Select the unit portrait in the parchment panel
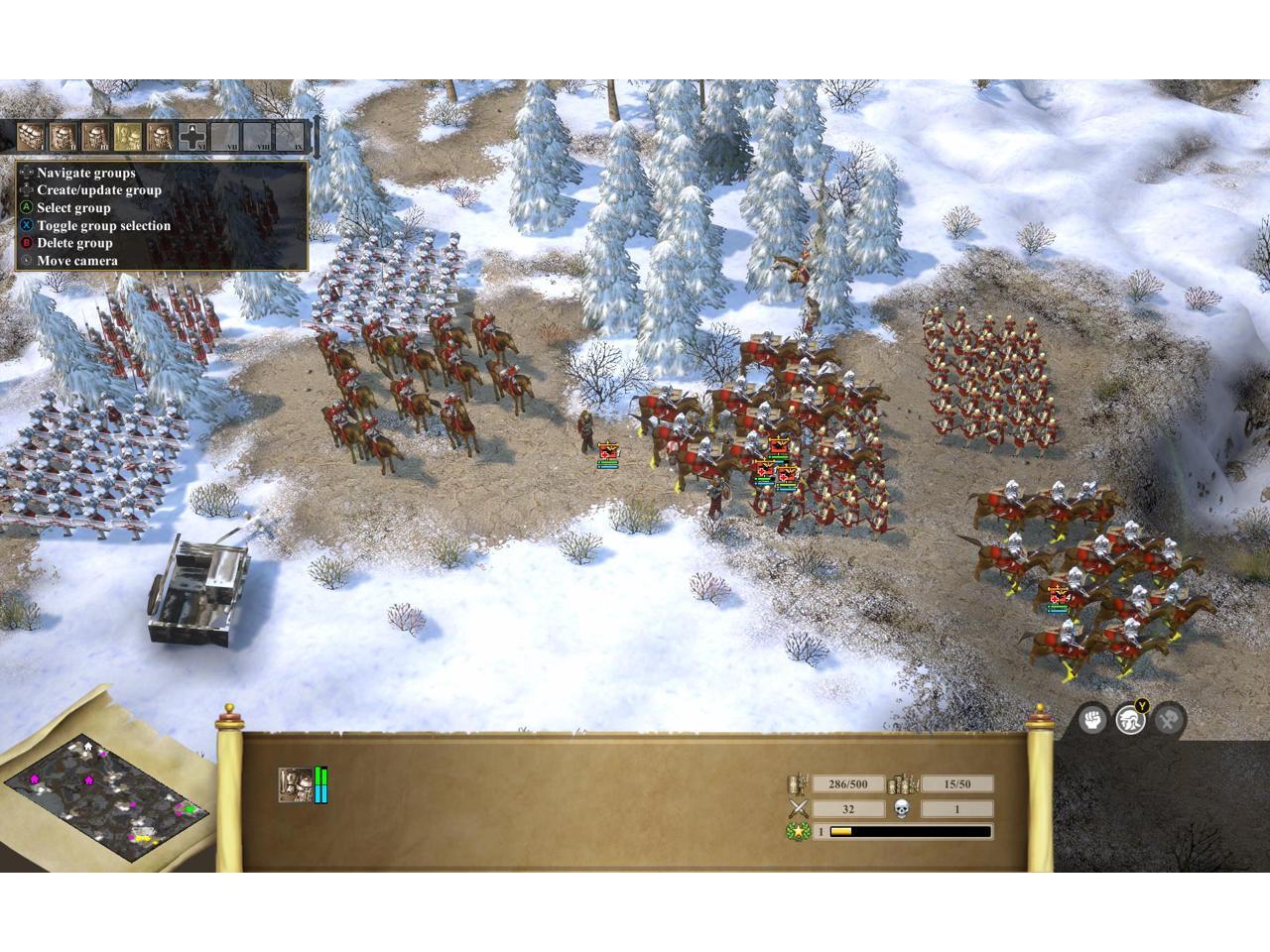The image size is (1270, 952). [x=295, y=784]
